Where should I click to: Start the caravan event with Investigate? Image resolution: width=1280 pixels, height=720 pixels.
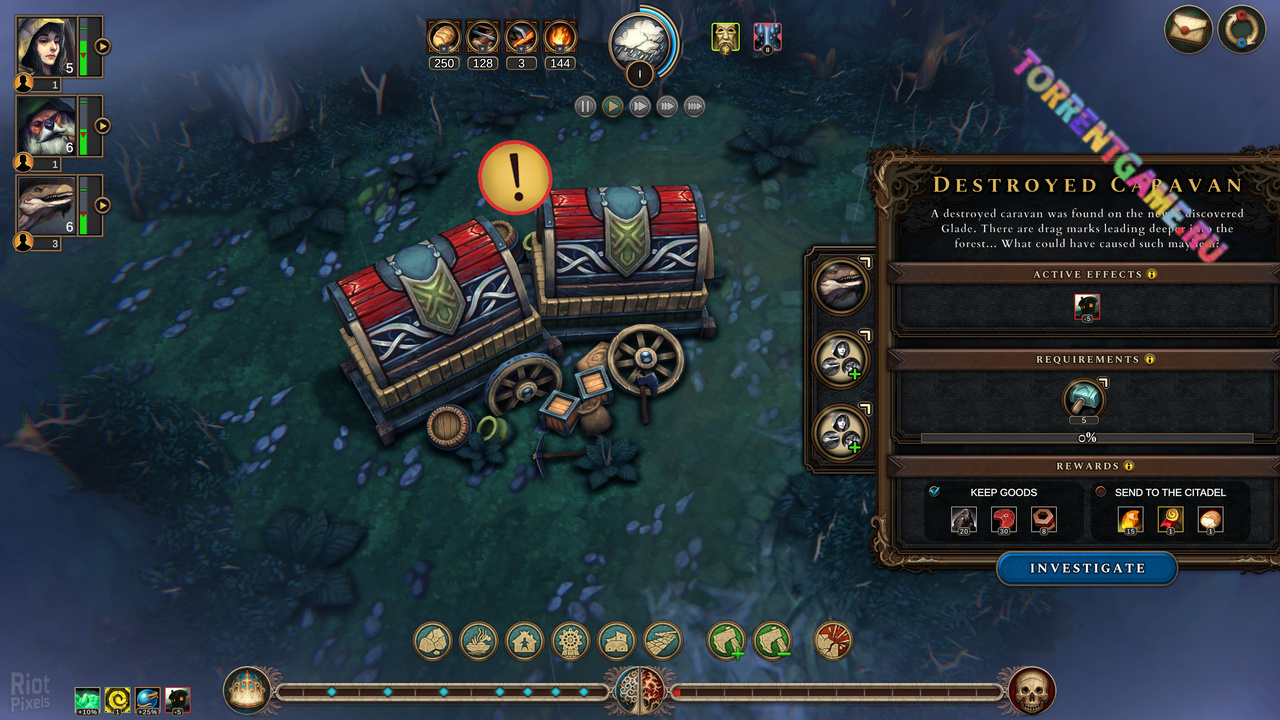(1087, 568)
